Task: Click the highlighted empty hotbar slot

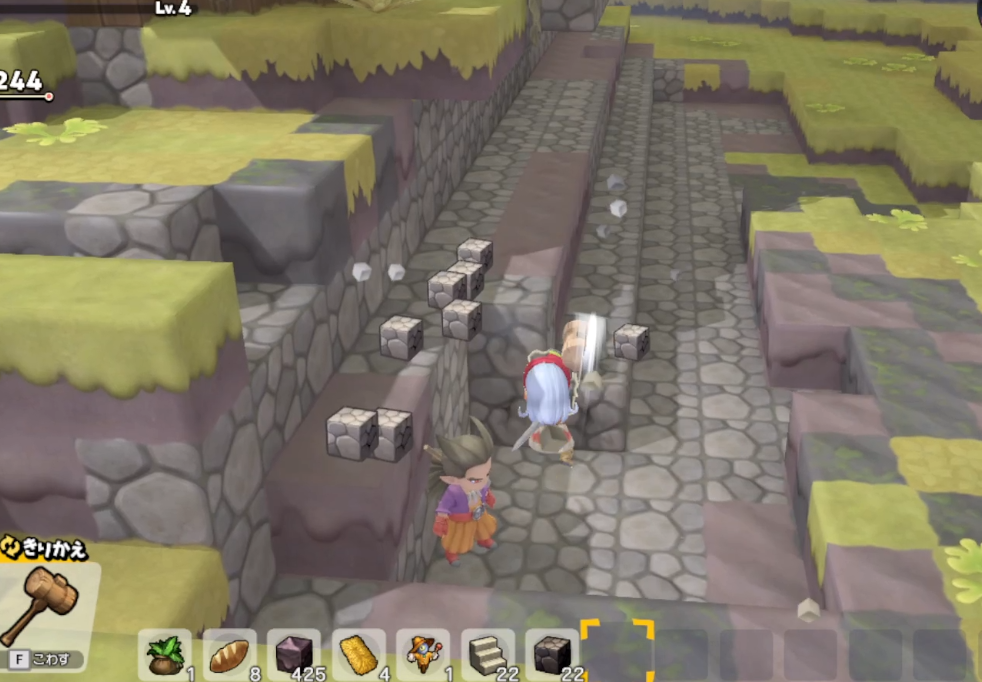Action: click(617, 653)
